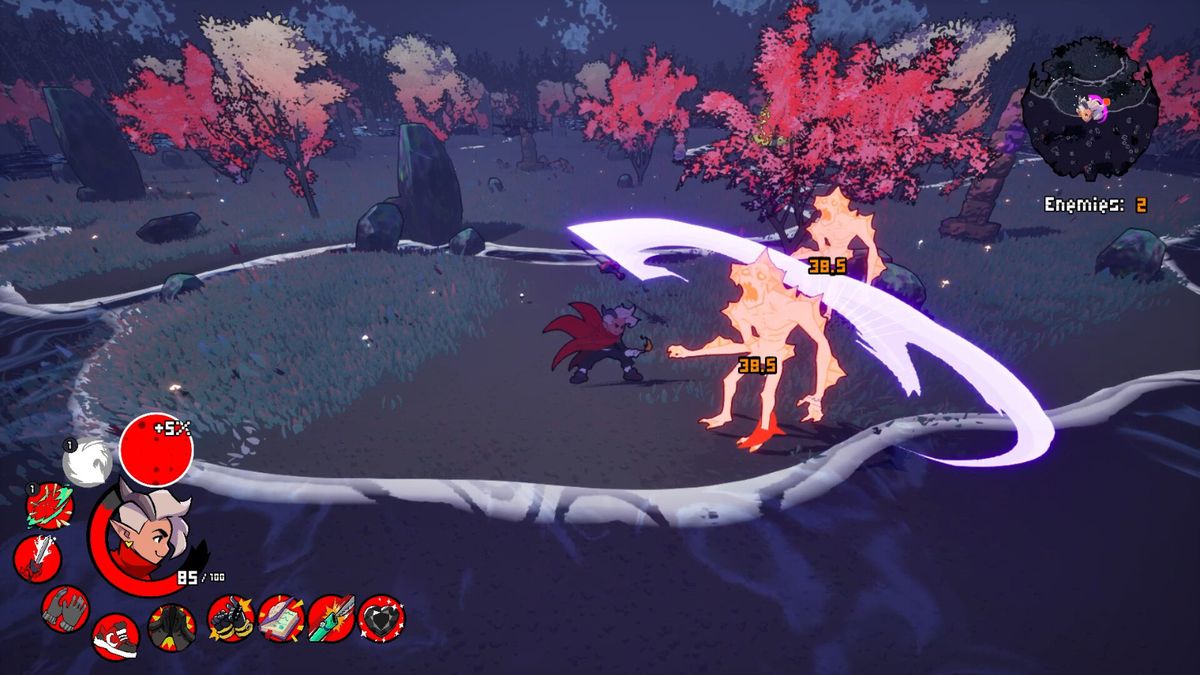1200x675 pixels.
Task: Click the large red orb with +5%
Action: [156, 450]
